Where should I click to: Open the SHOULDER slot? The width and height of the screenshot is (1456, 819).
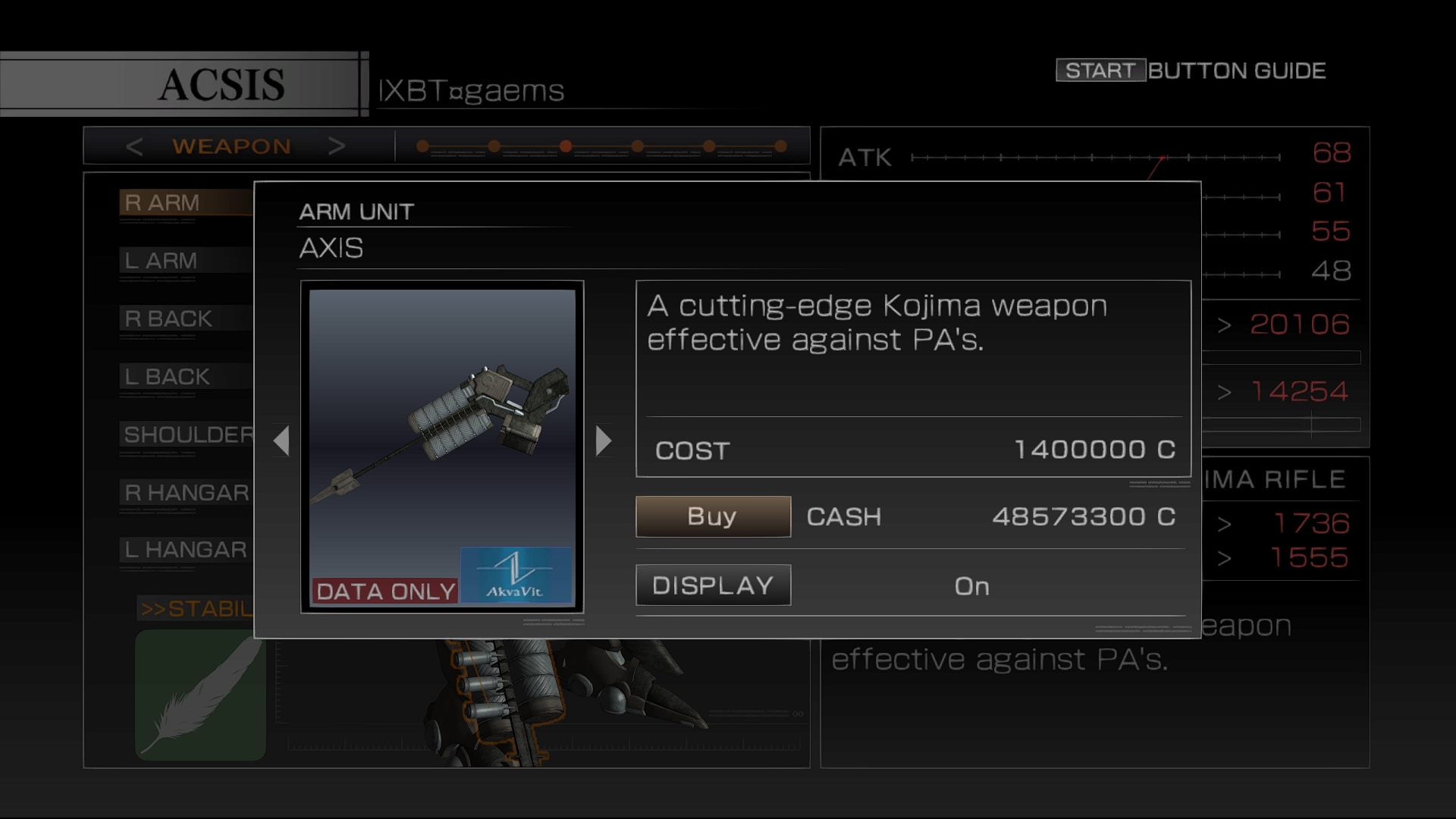pyautogui.click(x=188, y=435)
